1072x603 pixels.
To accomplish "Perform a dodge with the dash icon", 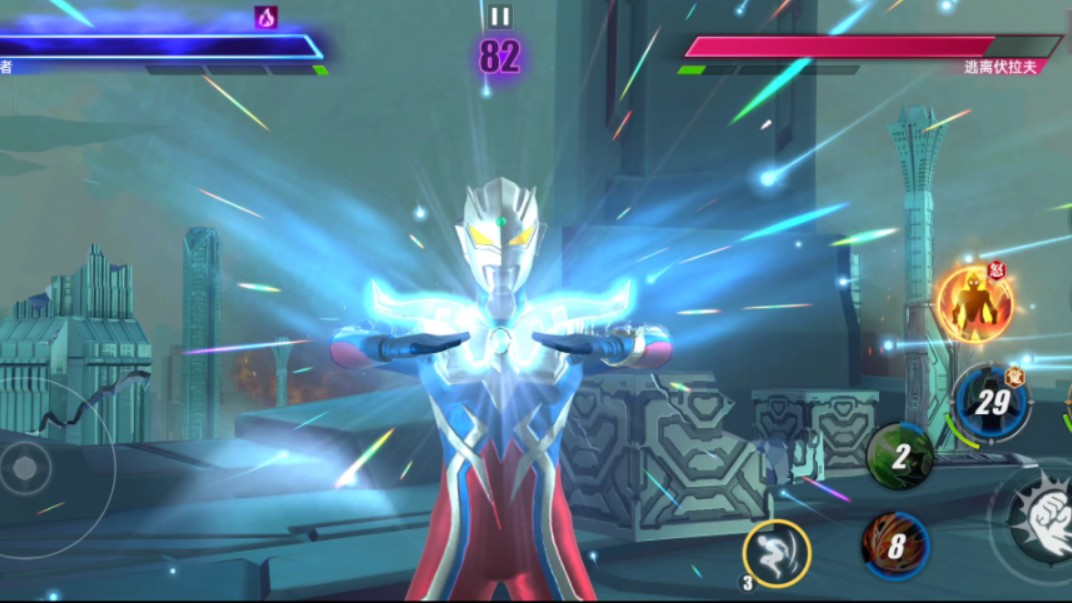I will point(777,553).
